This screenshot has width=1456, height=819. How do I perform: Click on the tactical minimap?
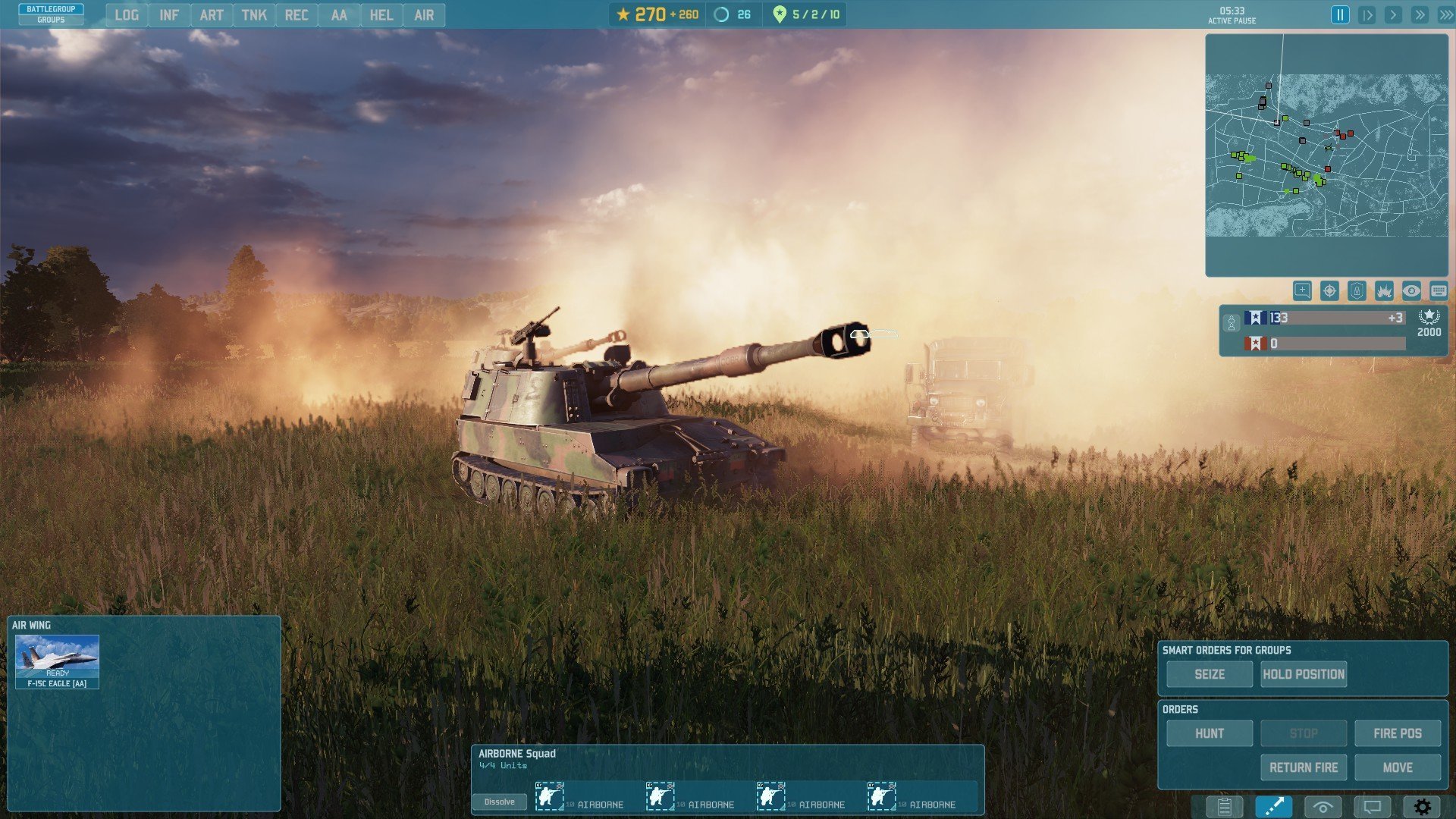(1326, 155)
